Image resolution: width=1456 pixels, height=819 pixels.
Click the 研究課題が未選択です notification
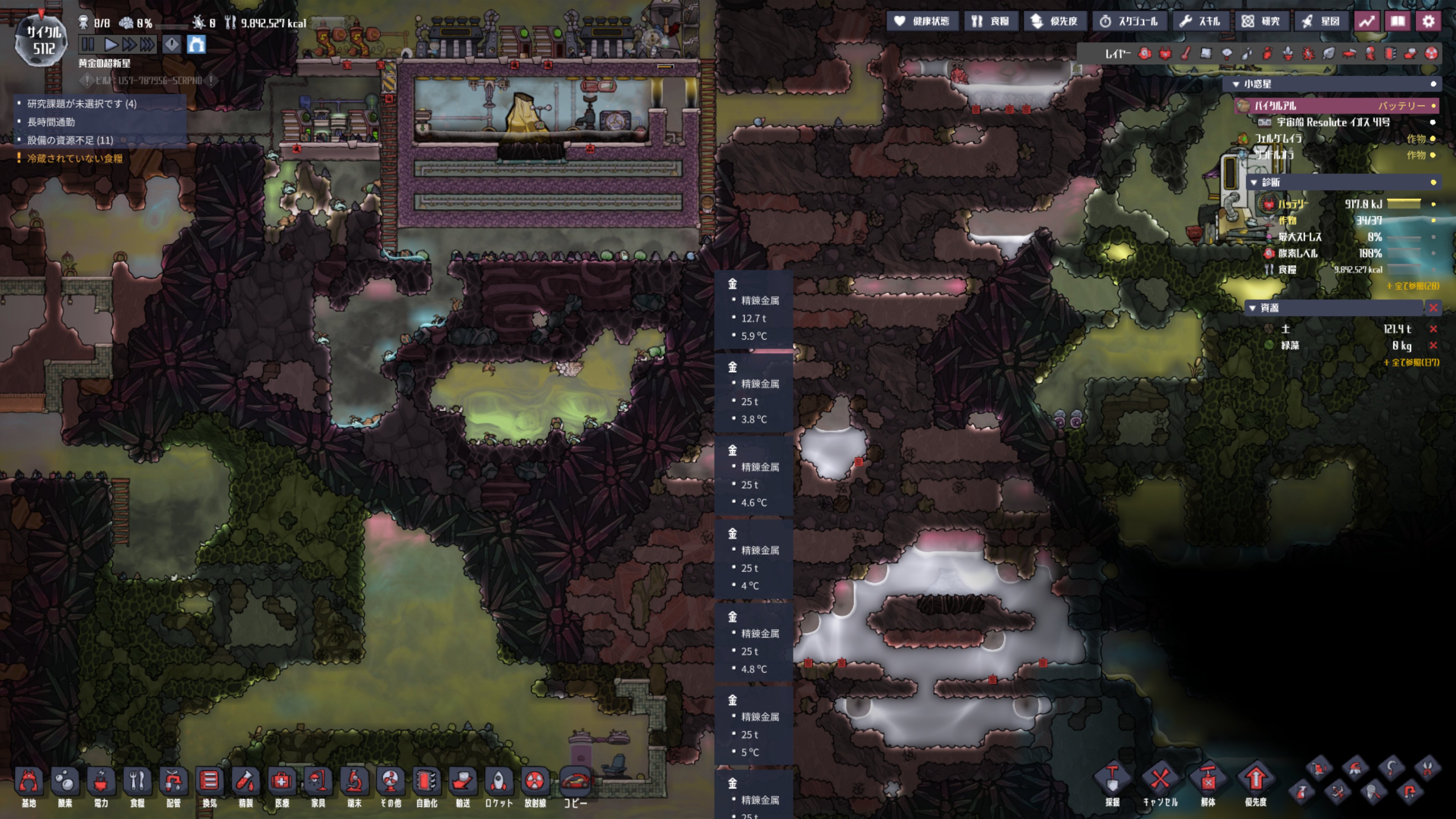[x=82, y=104]
